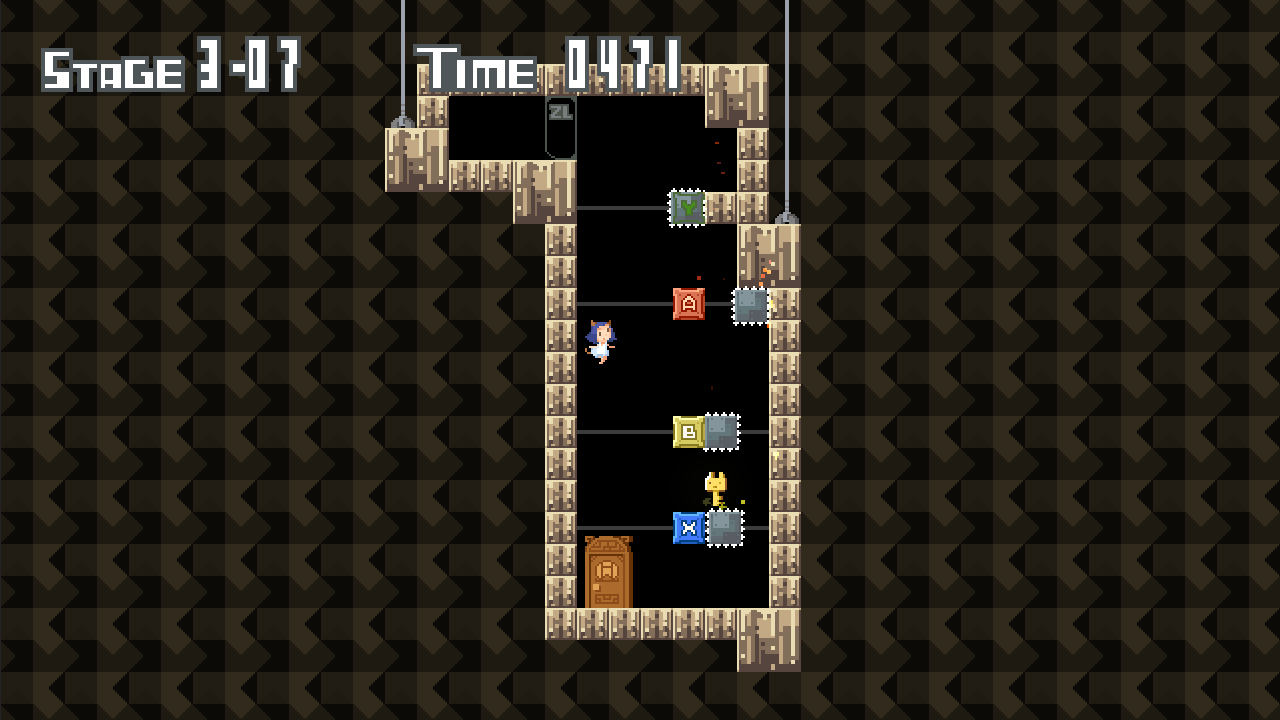Screen dimensions: 1280x720
Task: Click the wooden exit door
Action: click(610, 573)
